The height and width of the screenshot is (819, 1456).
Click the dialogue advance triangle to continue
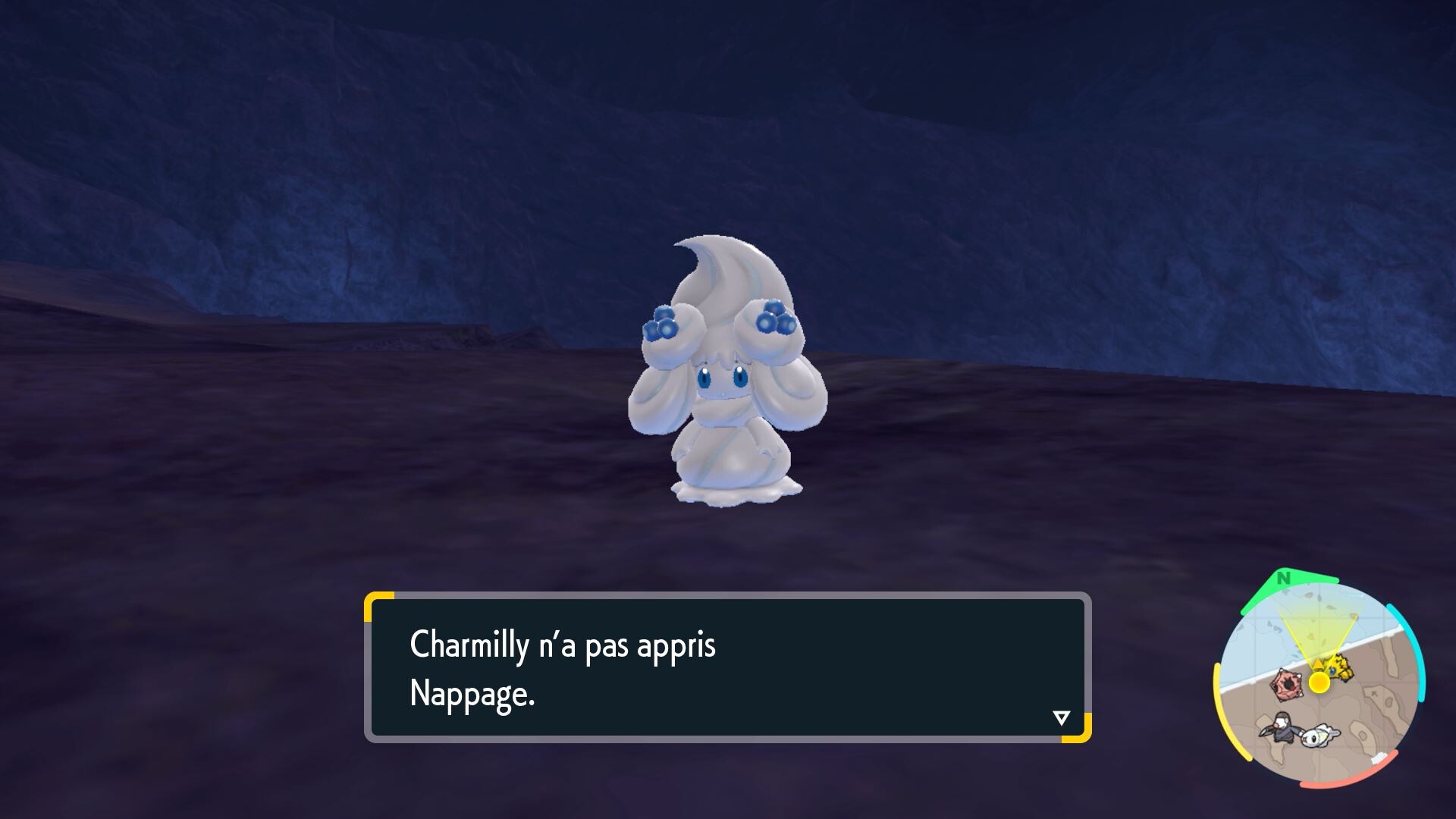pos(1062,716)
